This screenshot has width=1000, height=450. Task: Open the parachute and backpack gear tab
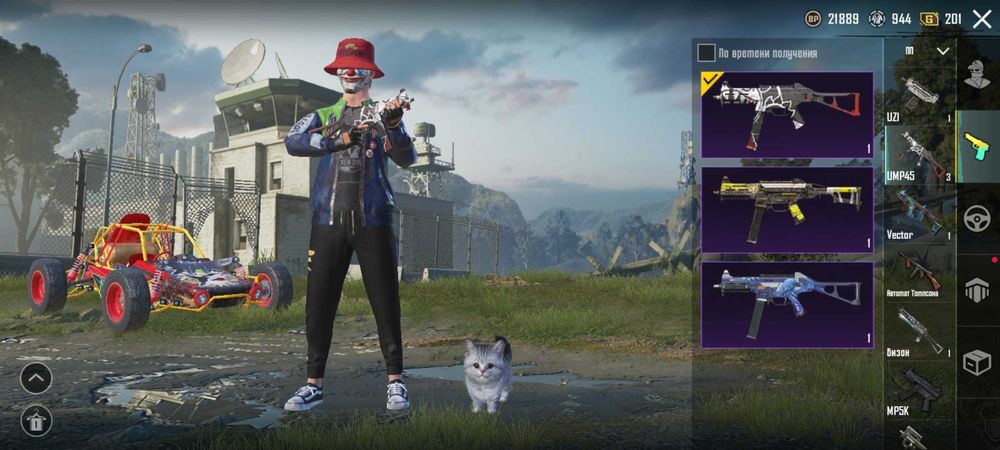[x=977, y=290]
